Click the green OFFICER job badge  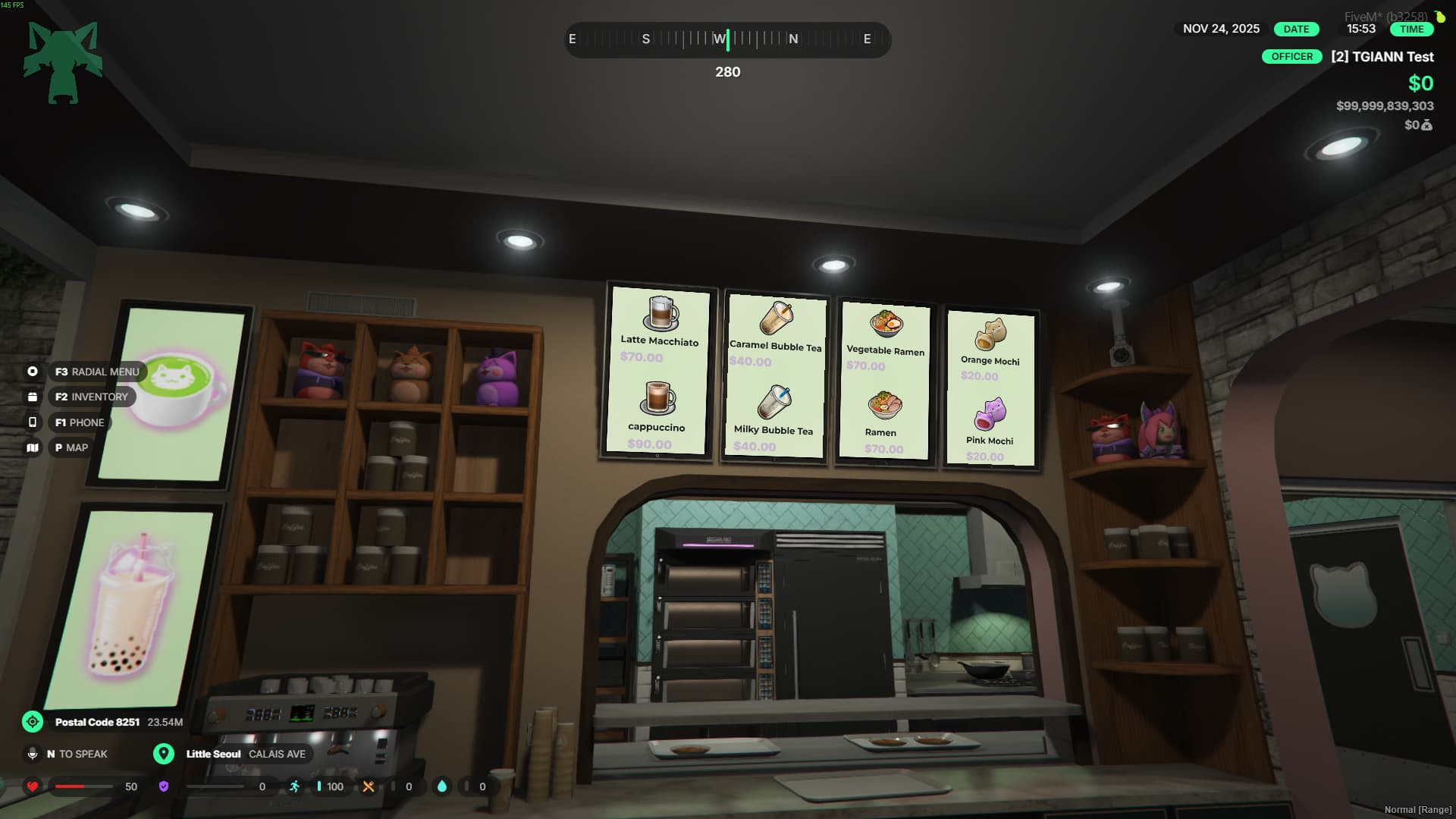(1291, 57)
